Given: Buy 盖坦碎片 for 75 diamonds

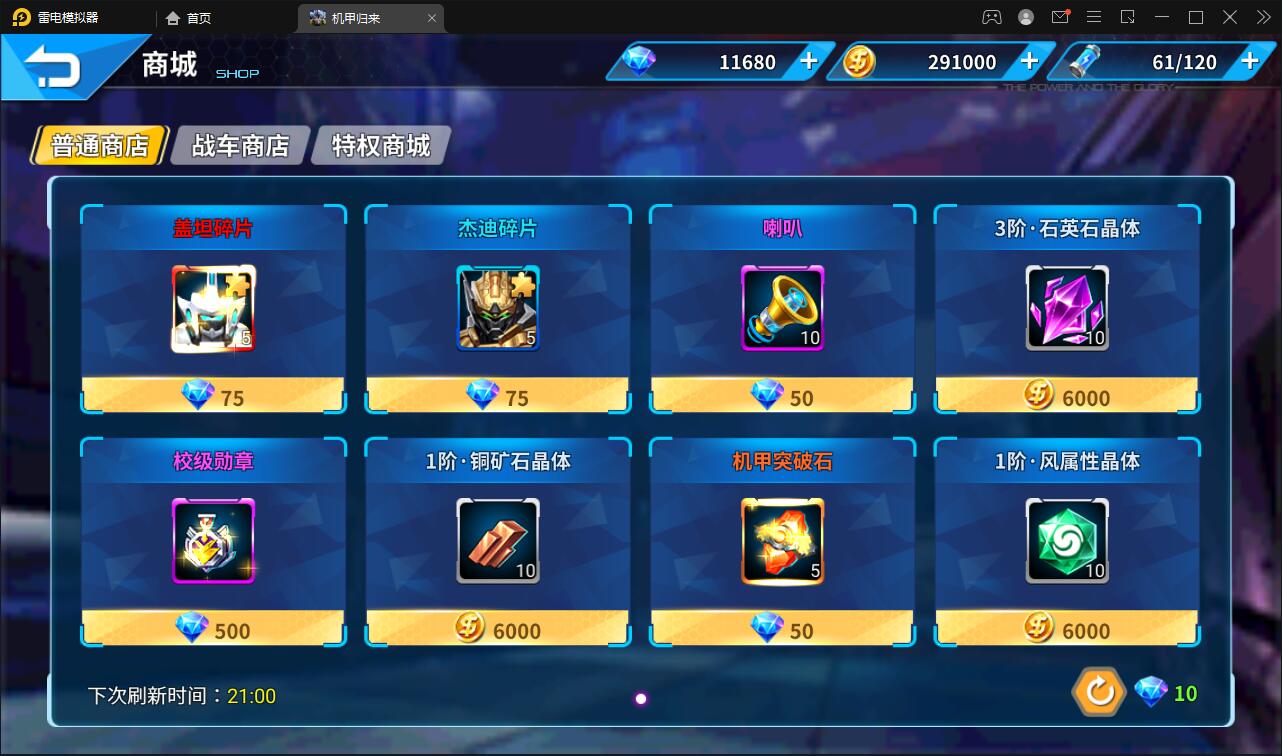Looking at the screenshot, I should click(x=212, y=396).
